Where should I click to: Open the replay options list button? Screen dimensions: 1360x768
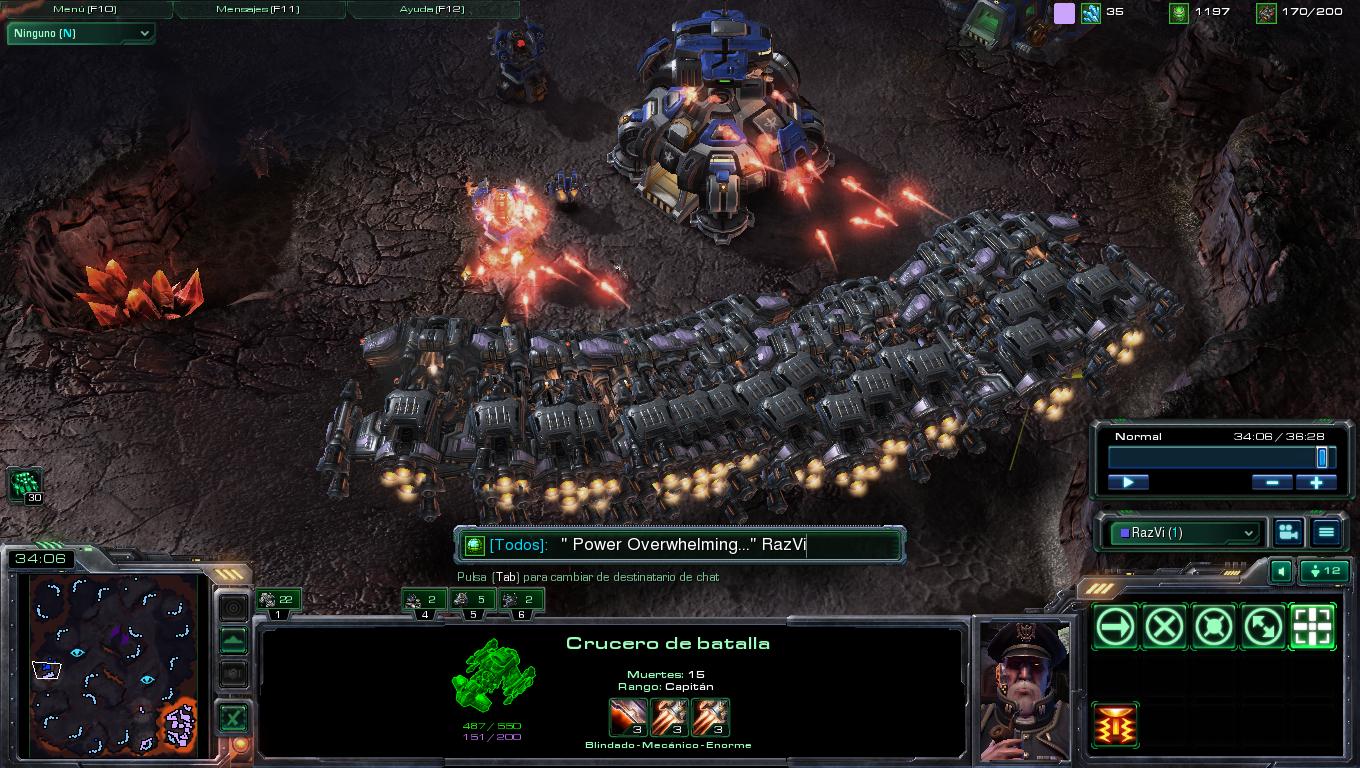pos(1326,533)
